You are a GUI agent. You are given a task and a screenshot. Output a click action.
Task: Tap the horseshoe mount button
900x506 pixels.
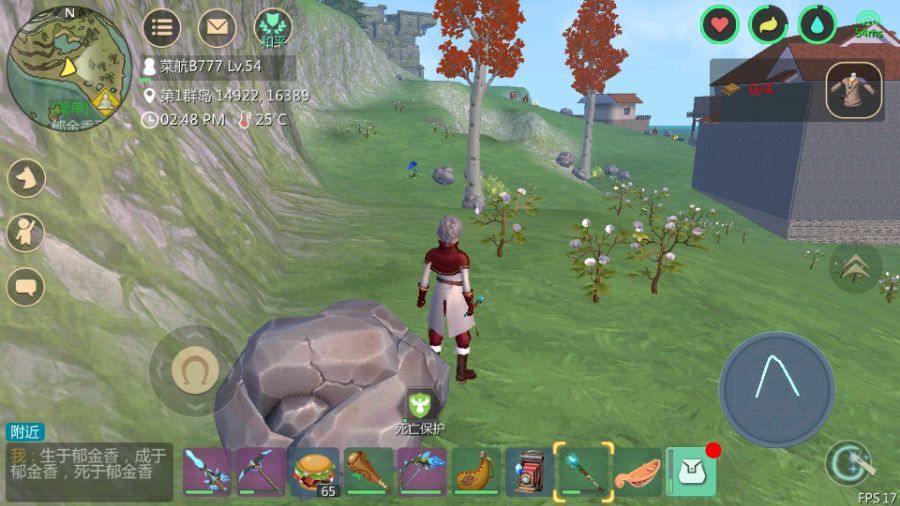tap(194, 371)
